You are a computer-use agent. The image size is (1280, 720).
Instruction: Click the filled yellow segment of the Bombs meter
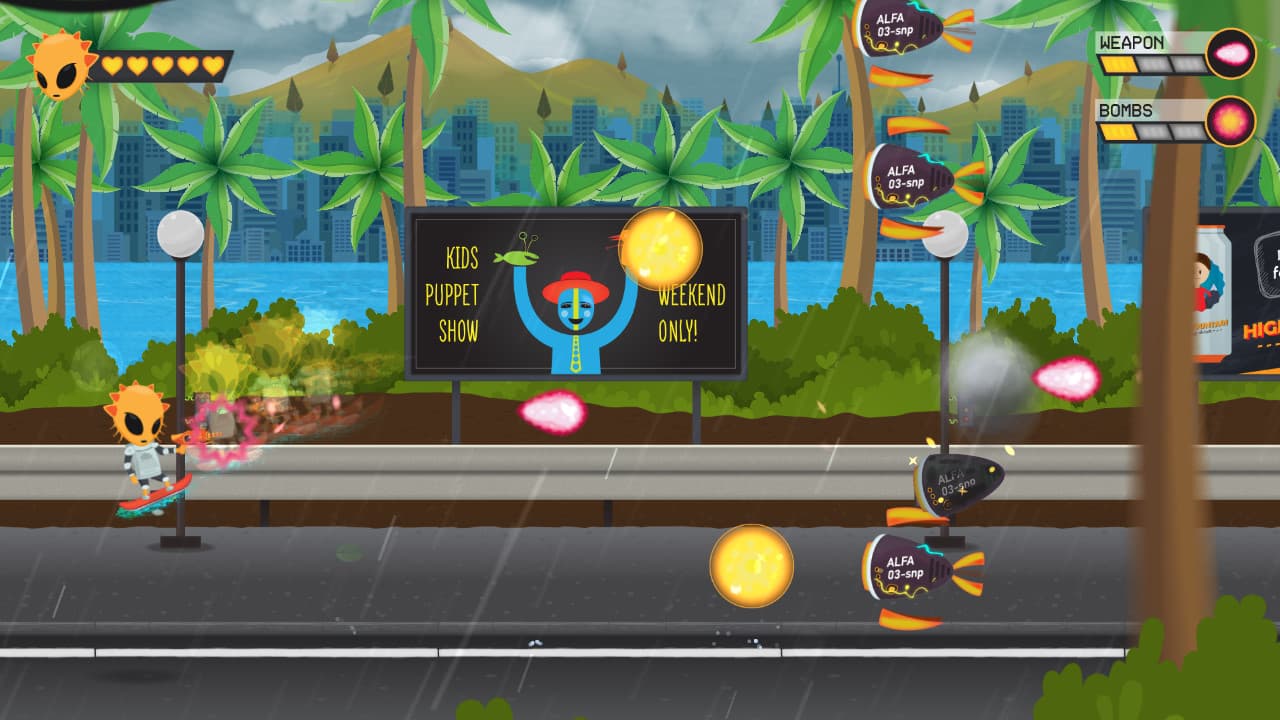coord(1120,132)
